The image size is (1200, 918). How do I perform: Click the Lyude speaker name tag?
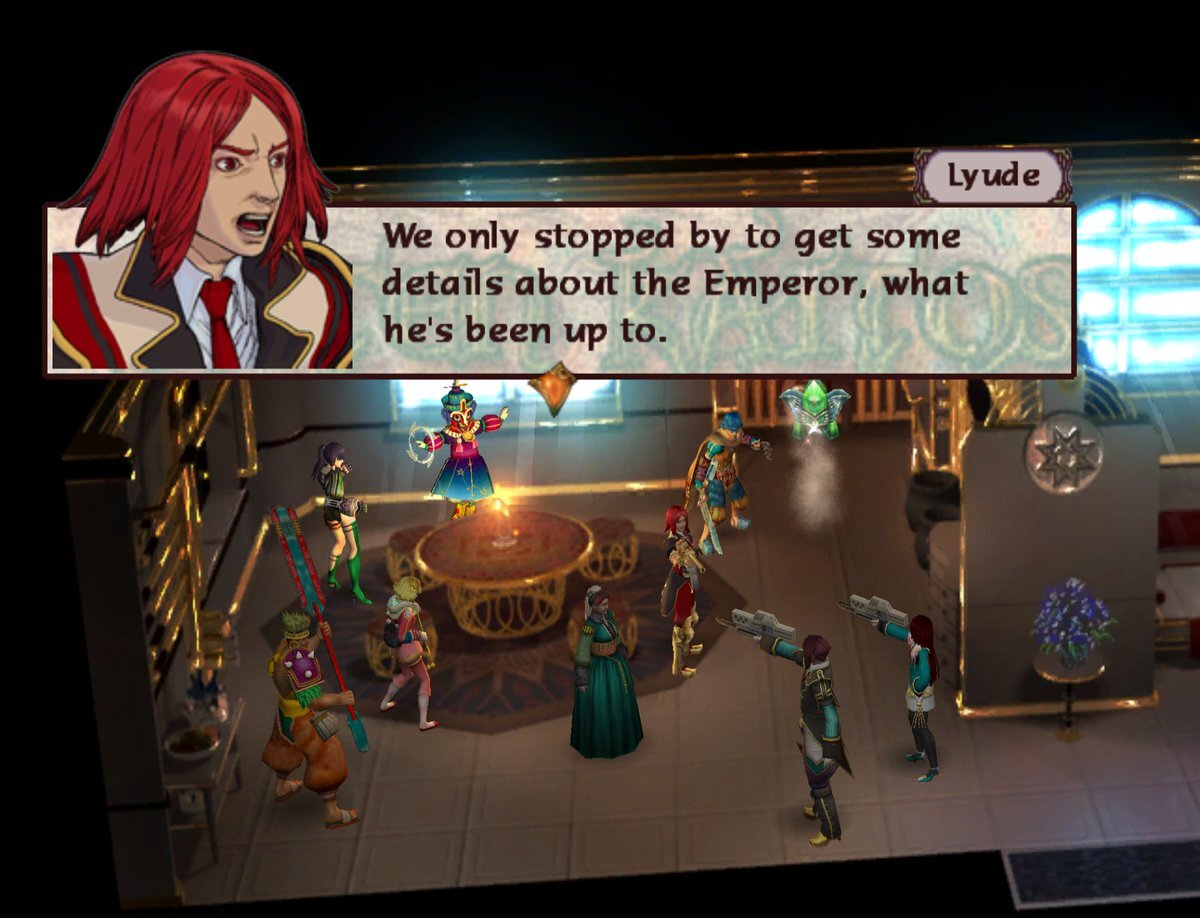click(993, 177)
